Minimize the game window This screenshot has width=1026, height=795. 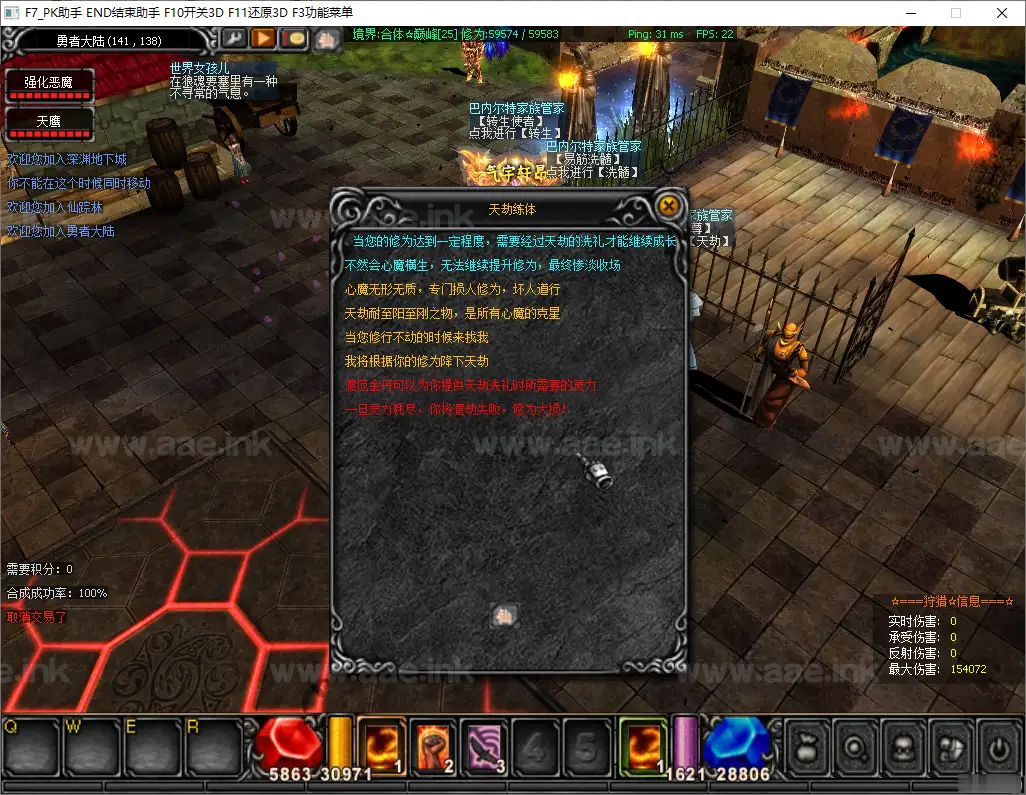click(910, 13)
